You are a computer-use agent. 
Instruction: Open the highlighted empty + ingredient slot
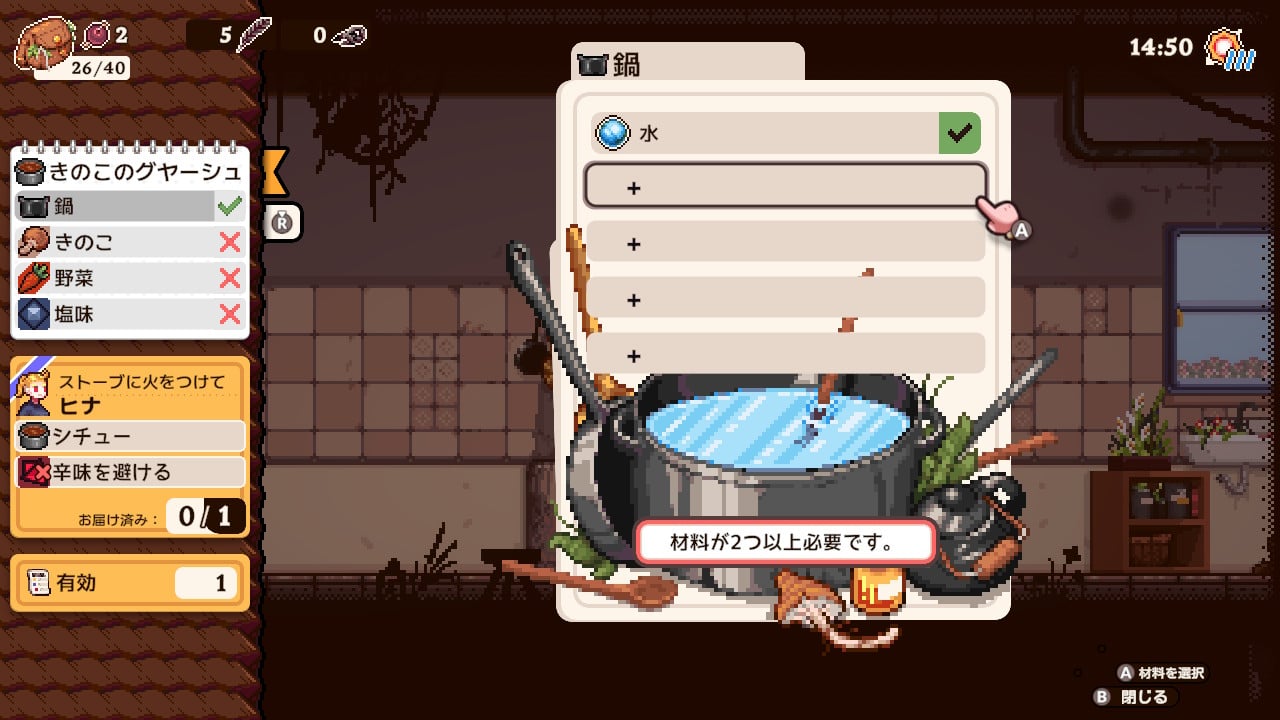(786, 188)
